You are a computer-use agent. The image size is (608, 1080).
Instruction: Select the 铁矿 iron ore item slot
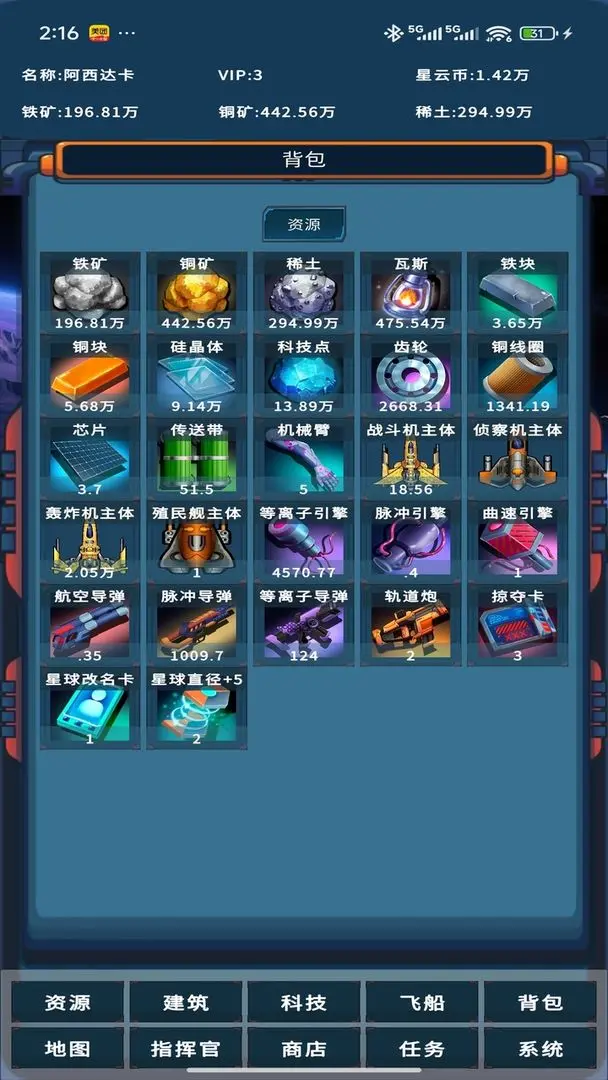[90, 292]
